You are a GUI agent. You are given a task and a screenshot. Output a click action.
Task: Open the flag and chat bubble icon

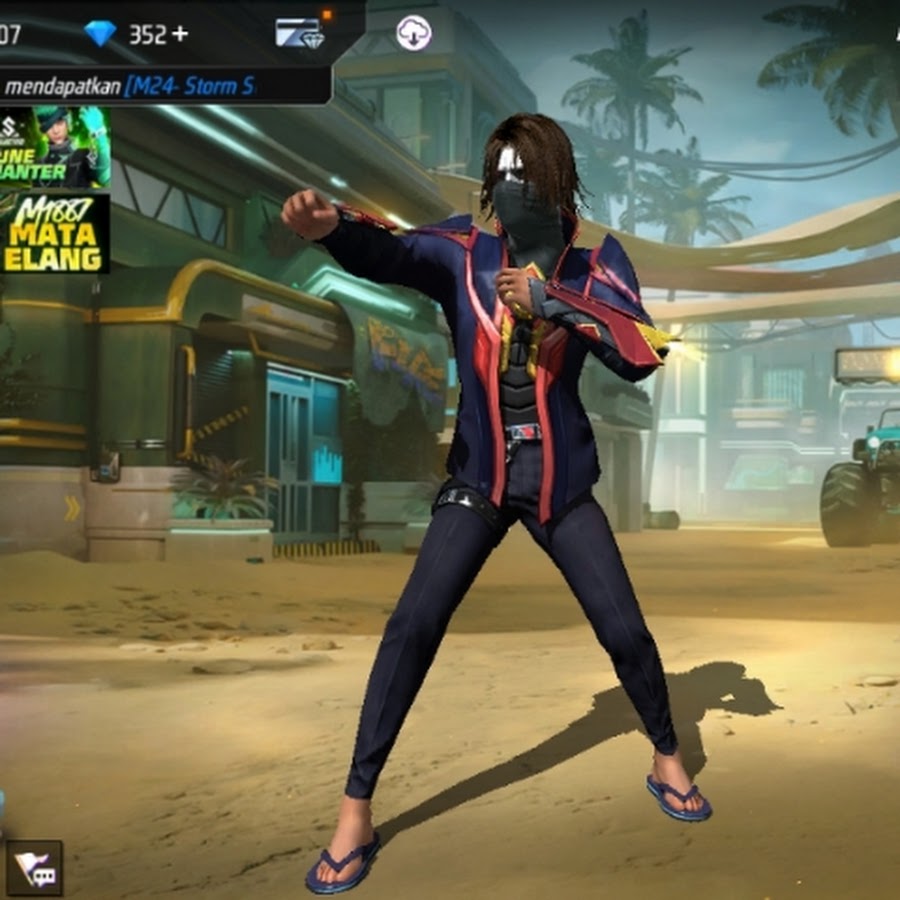coord(35,867)
